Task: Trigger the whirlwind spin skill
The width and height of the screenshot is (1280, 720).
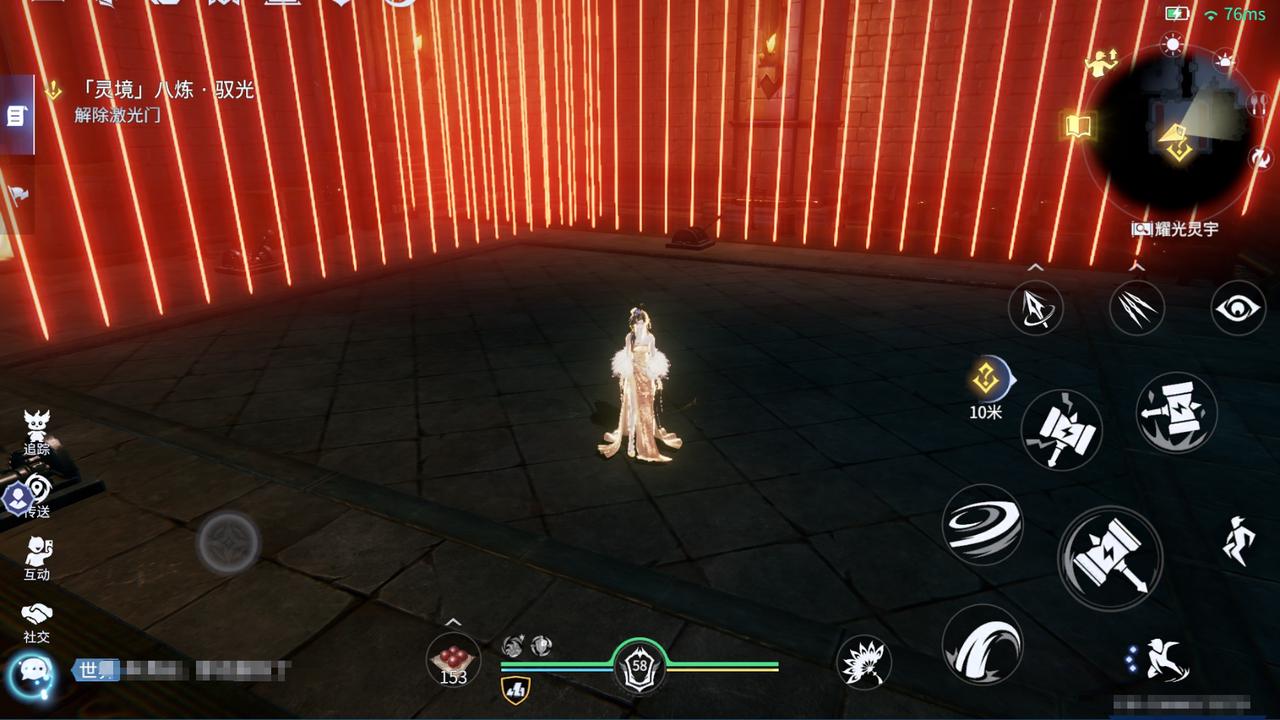Action: point(983,524)
